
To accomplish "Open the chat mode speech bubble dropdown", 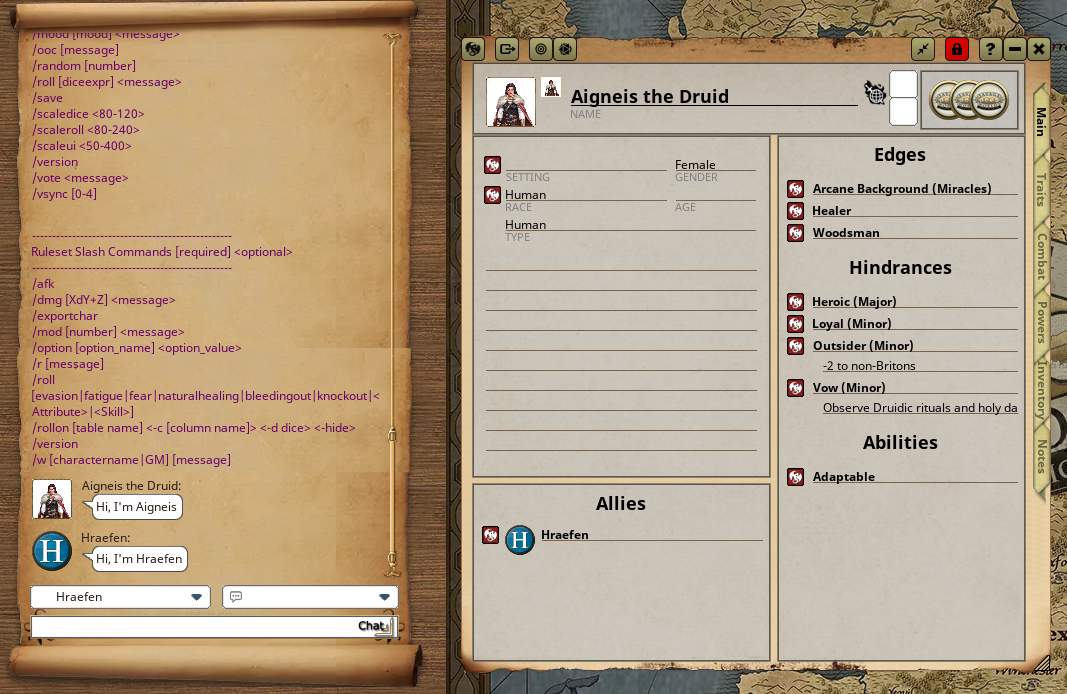I will 310,597.
